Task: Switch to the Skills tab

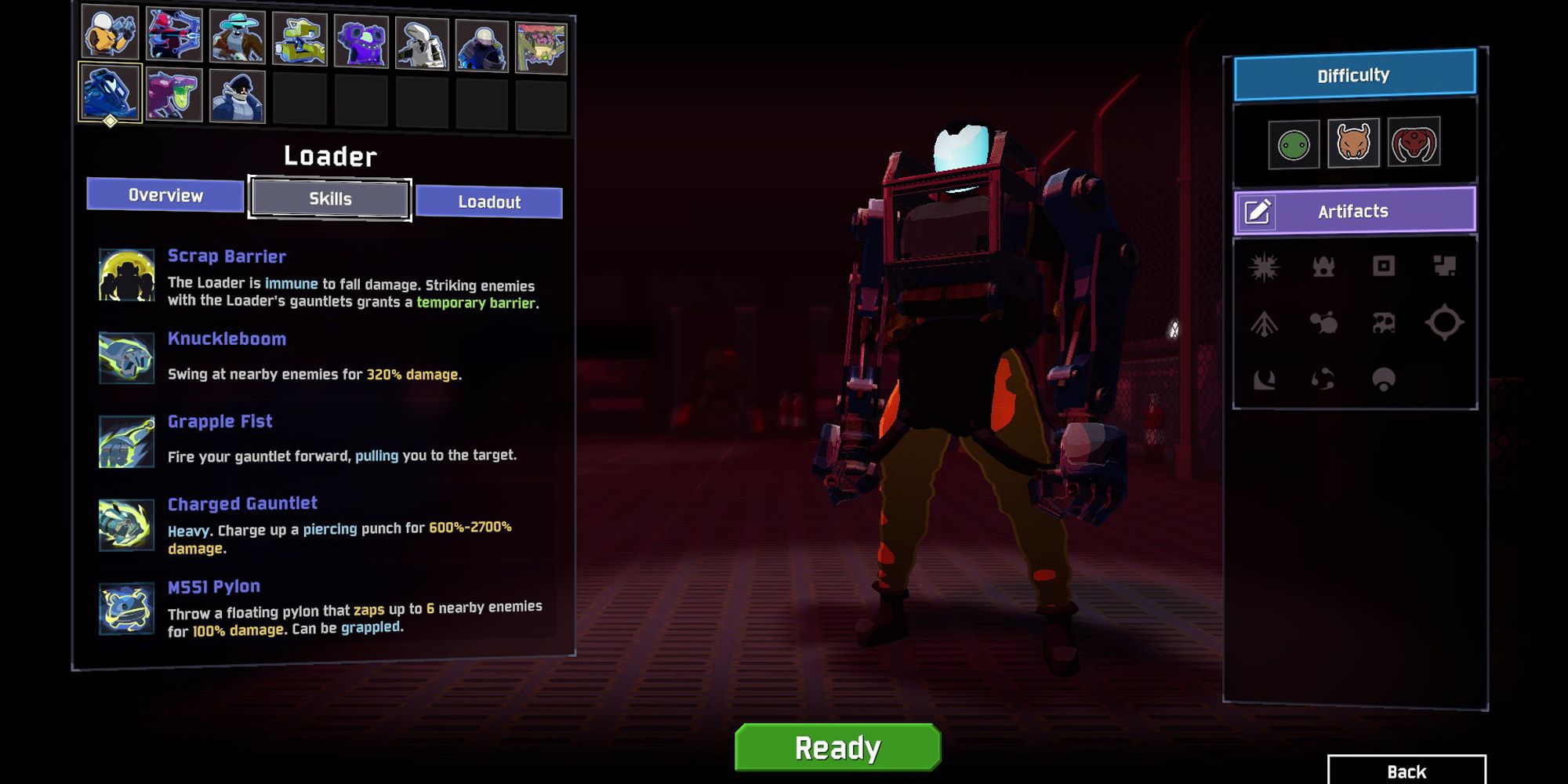Action: 328,199
